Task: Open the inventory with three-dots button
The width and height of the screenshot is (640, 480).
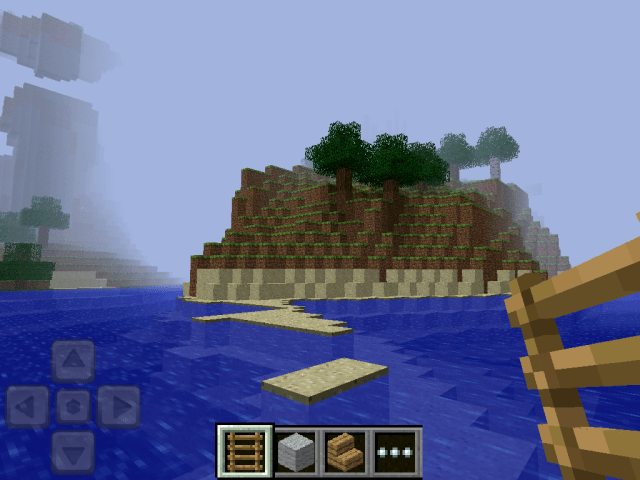Action: 396,452
